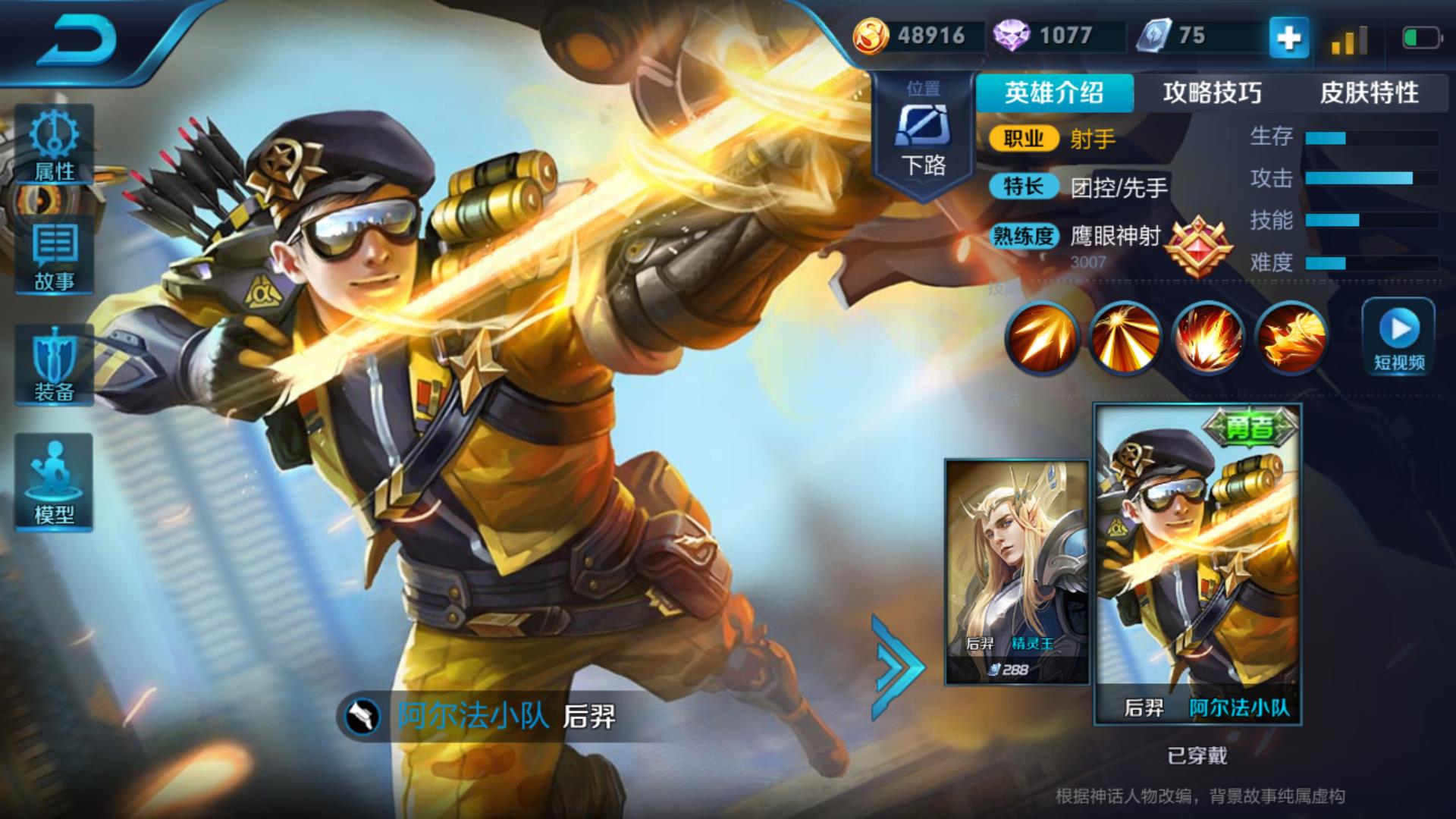The image size is (1456, 819).
Task: Tap the blue plus recharge button
Action: click(1289, 38)
